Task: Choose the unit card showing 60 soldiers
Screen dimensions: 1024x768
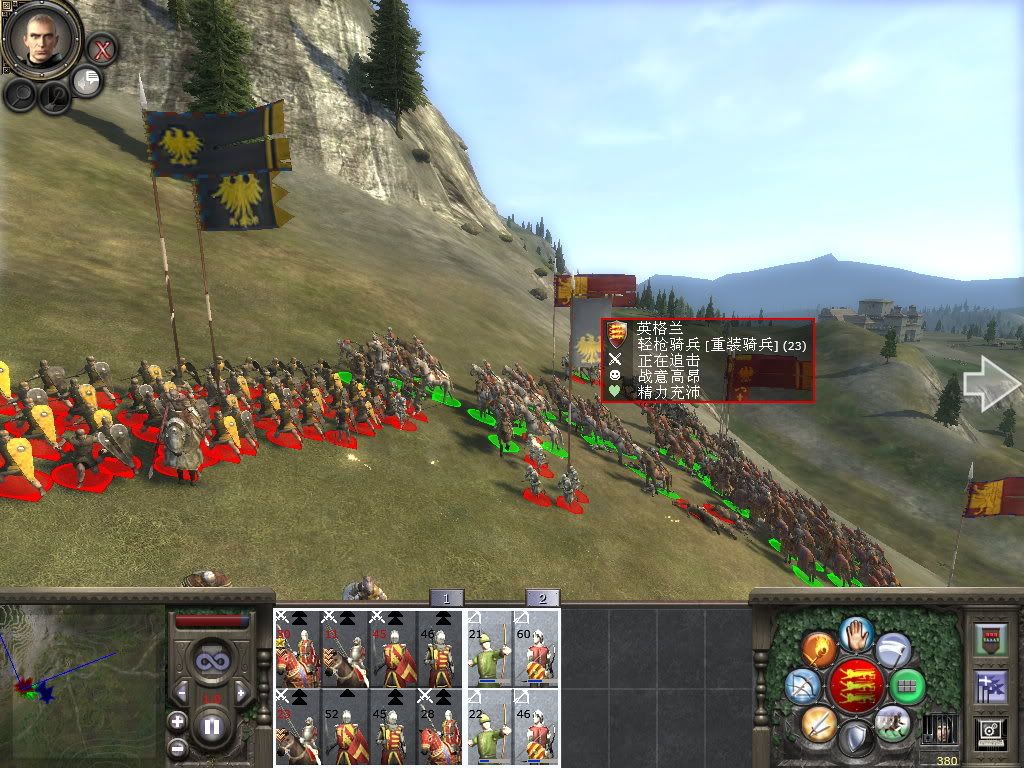Action: [537, 649]
